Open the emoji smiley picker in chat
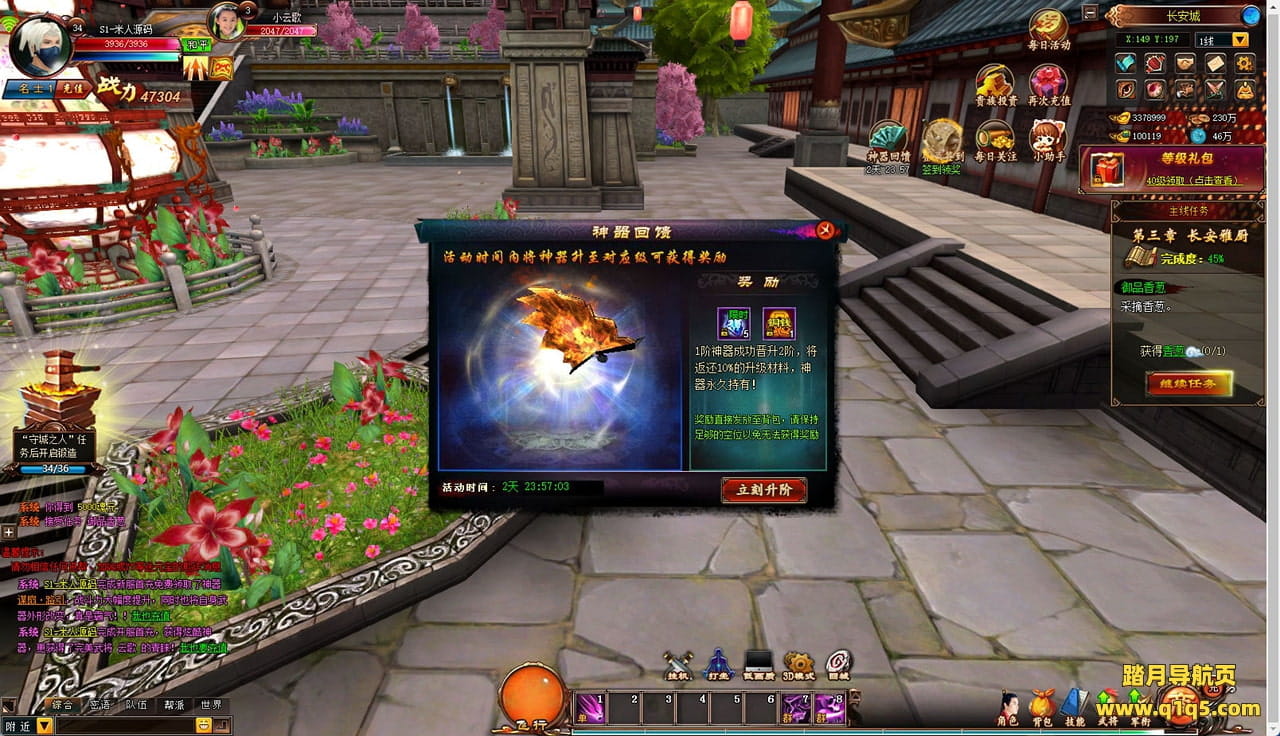 (x=204, y=725)
